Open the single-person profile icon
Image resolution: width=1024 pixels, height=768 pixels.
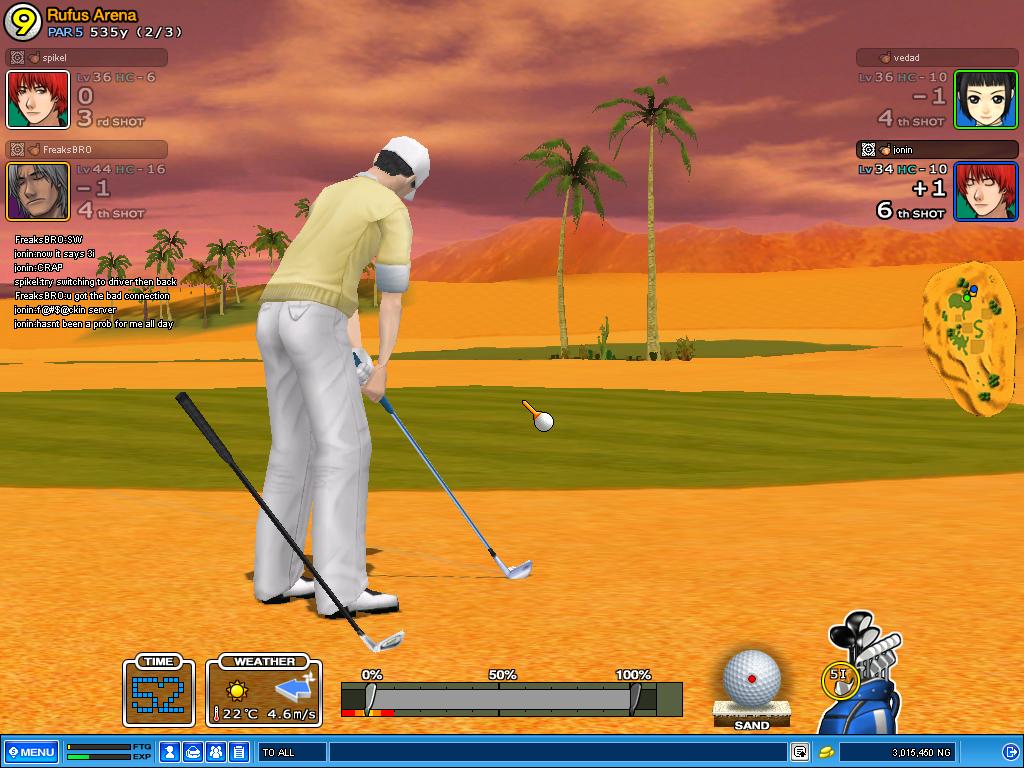(171, 752)
